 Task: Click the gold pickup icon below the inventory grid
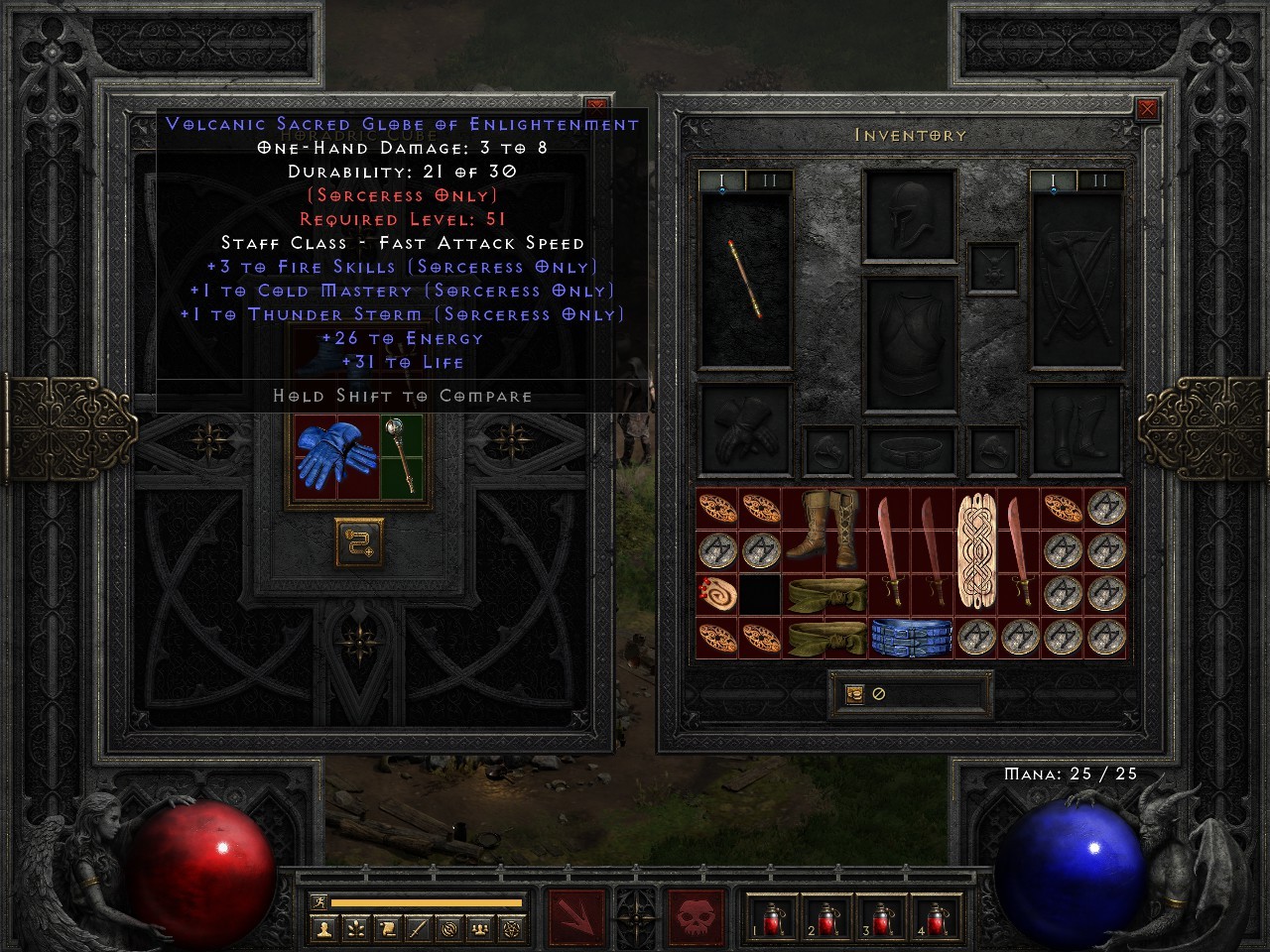pos(854,694)
